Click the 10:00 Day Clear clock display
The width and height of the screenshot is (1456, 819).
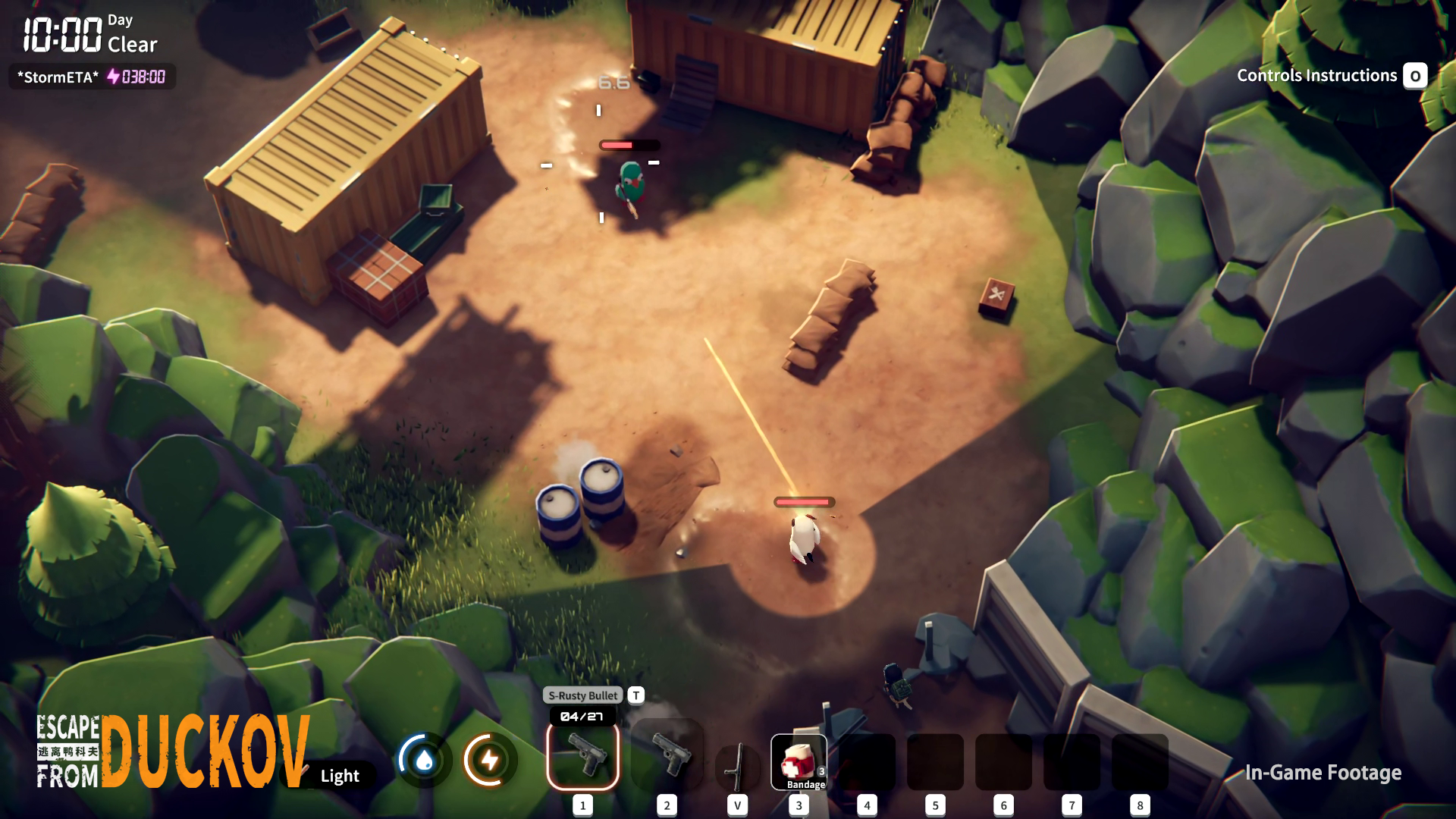pos(83,32)
